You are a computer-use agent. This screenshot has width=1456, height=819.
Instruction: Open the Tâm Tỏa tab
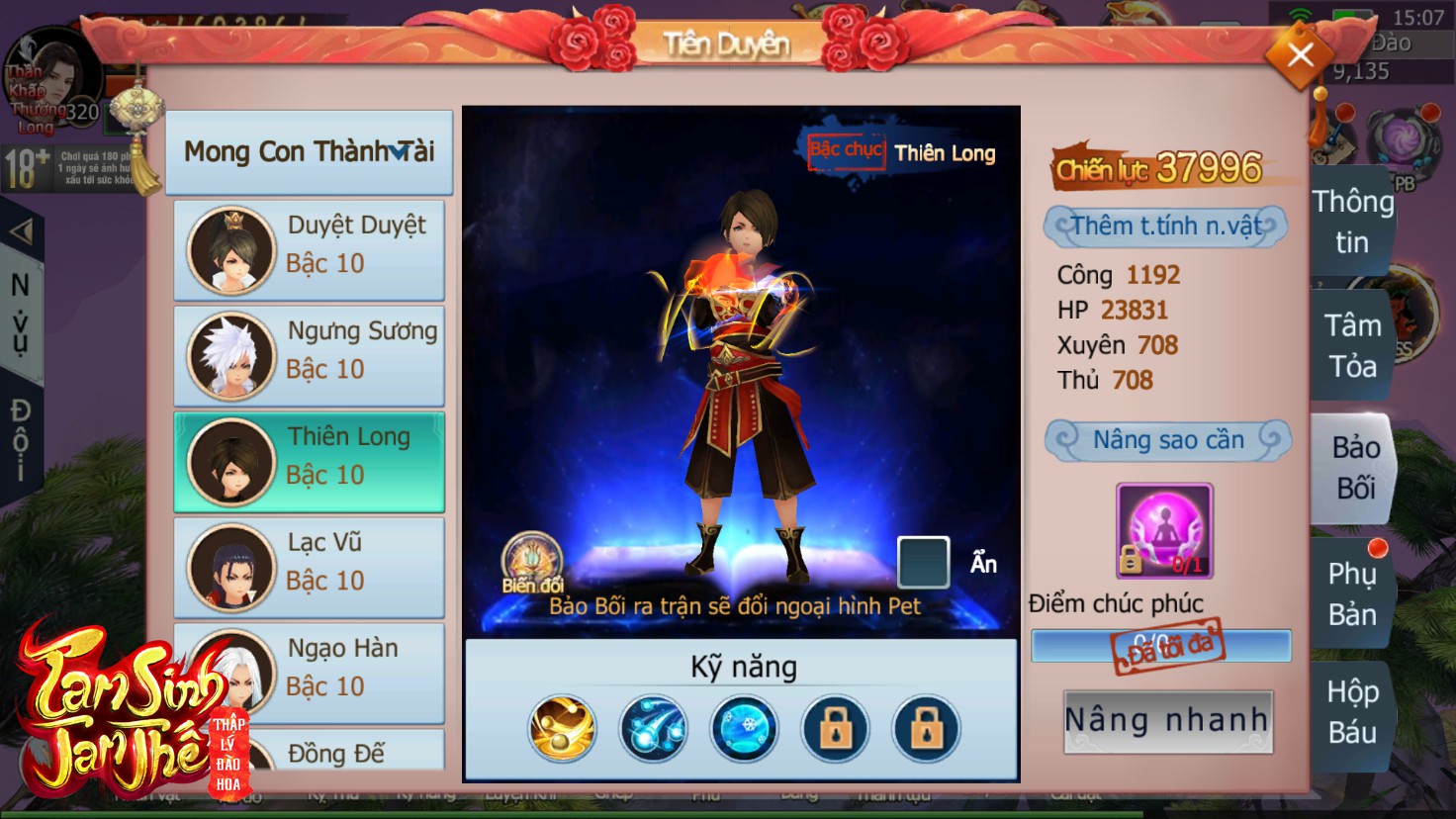coord(1352,345)
